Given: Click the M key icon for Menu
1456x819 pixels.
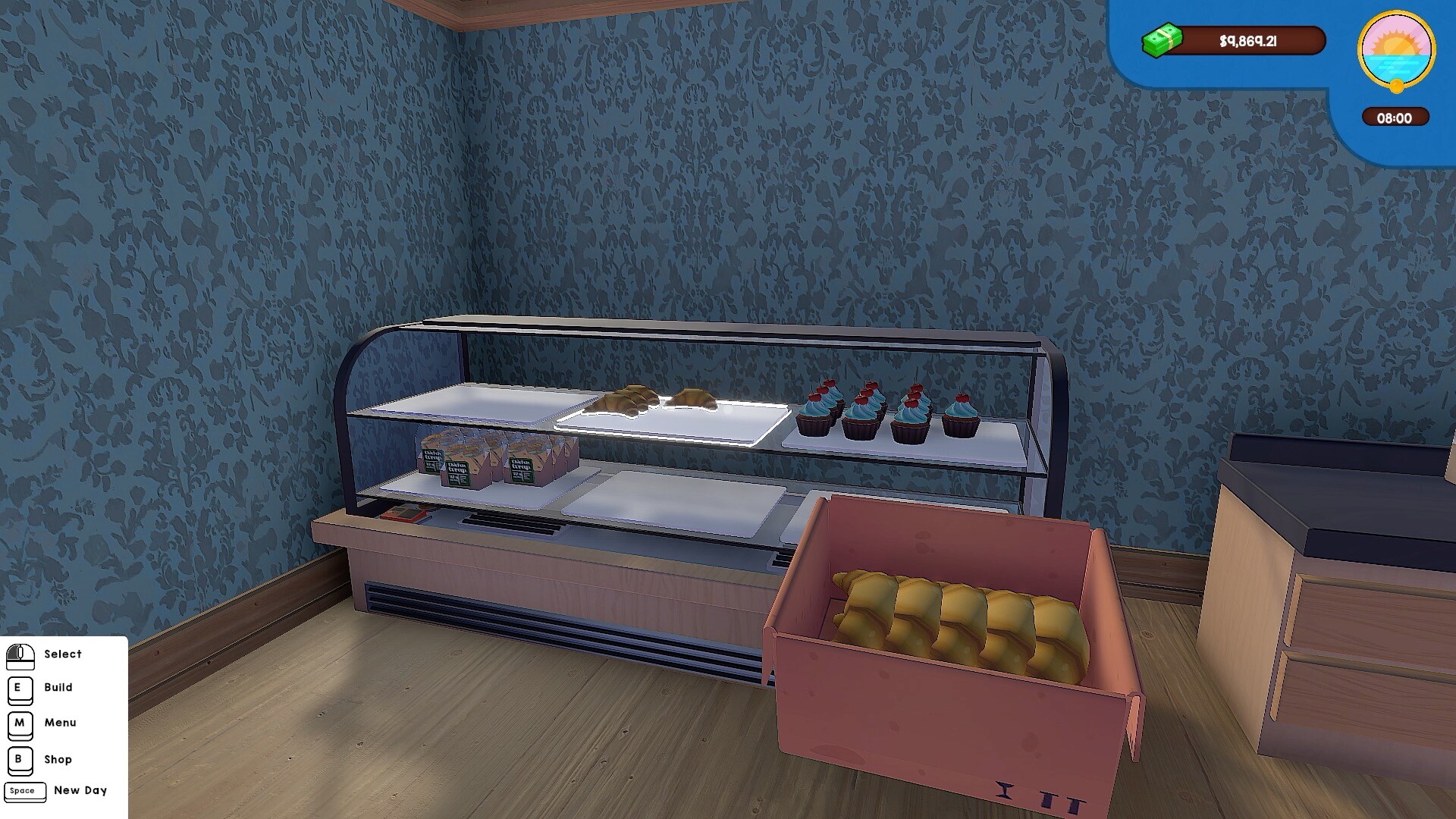Looking at the screenshot, I should coord(20,724).
